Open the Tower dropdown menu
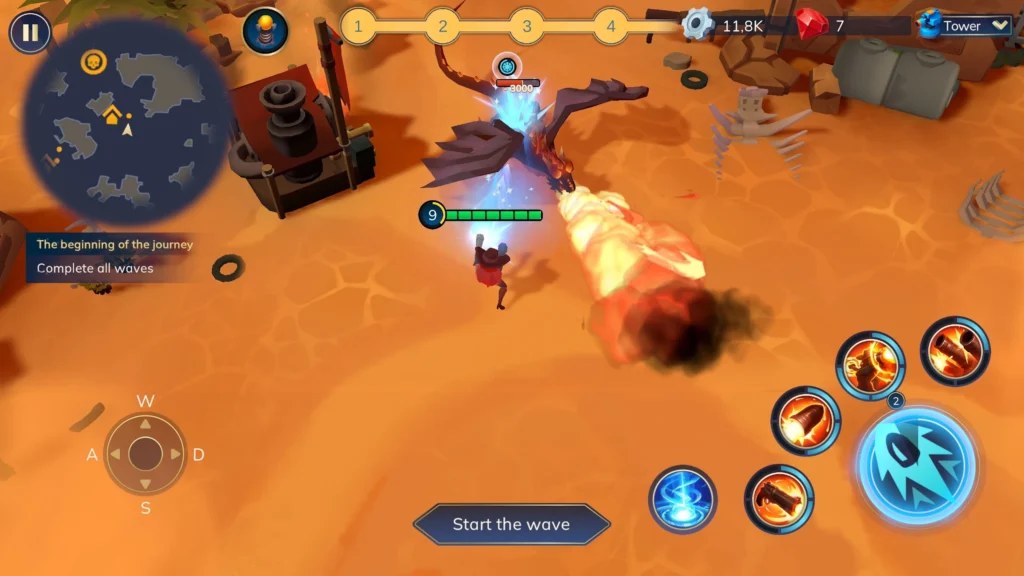Image resolution: width=1024 pixels, height=576 pixels. 965,26
